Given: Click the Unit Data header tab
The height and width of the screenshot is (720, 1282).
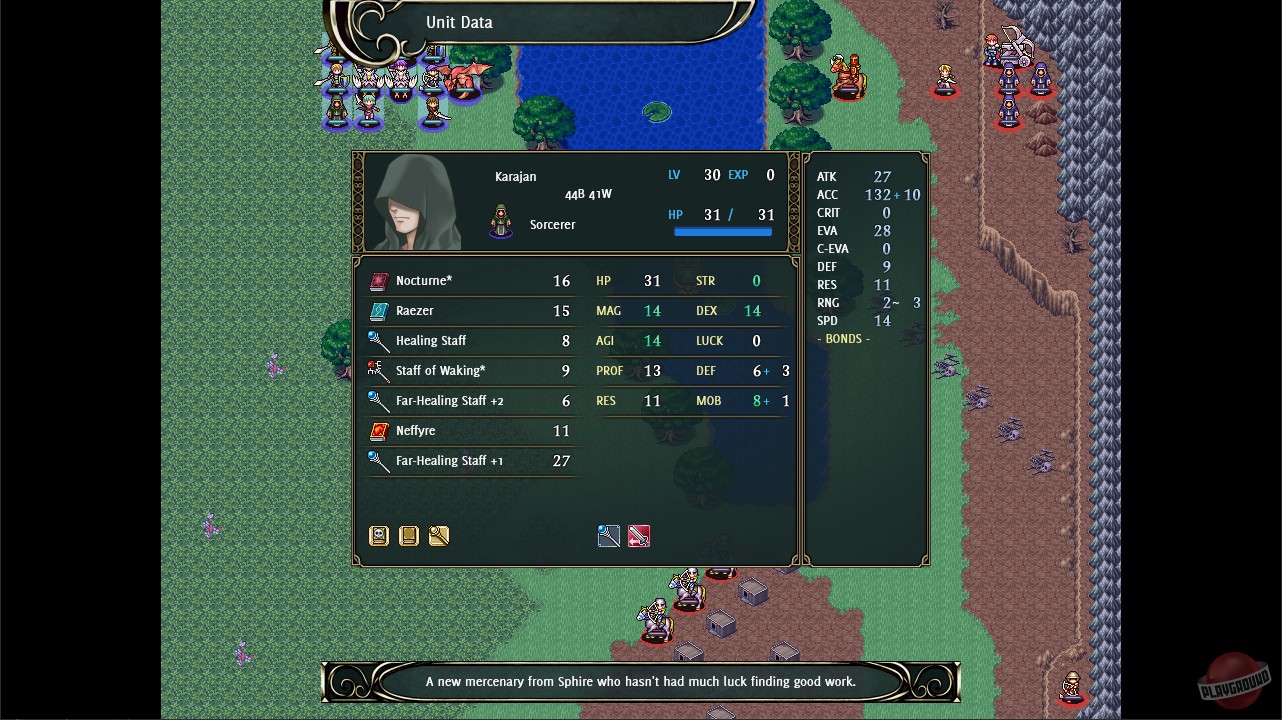Looking at the screenshot, I should [x=459, y=21].
